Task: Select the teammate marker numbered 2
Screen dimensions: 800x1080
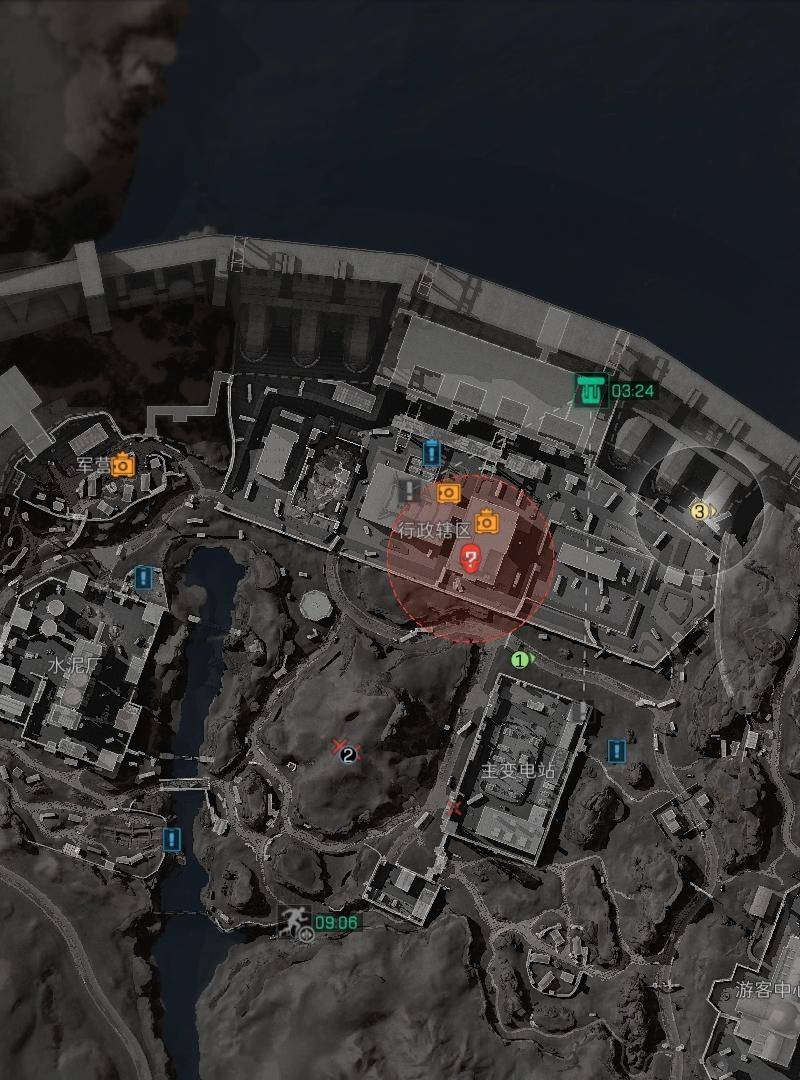Action: (347, 754)
